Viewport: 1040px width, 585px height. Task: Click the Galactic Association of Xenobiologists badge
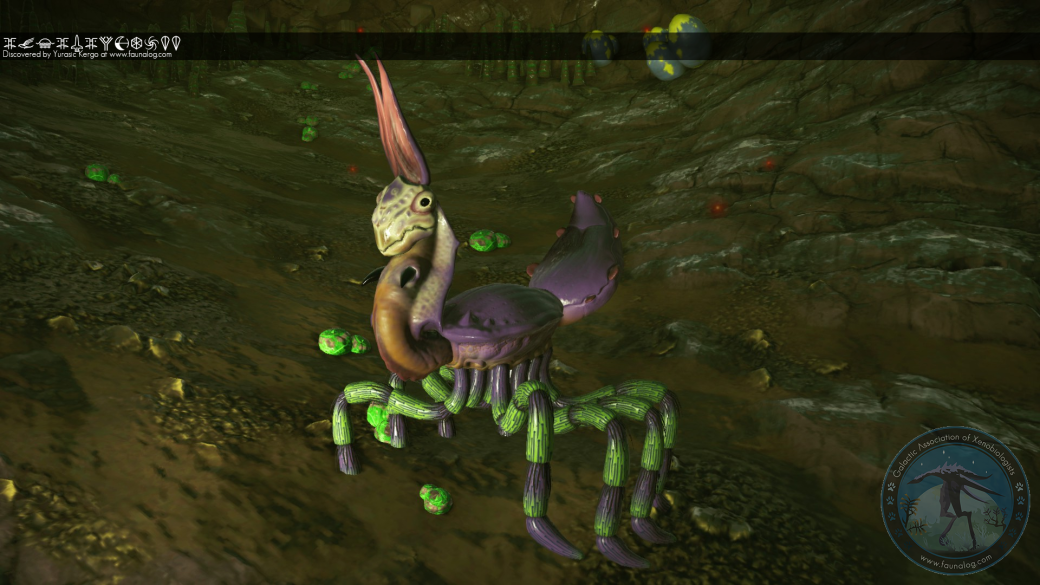[954, 500]
